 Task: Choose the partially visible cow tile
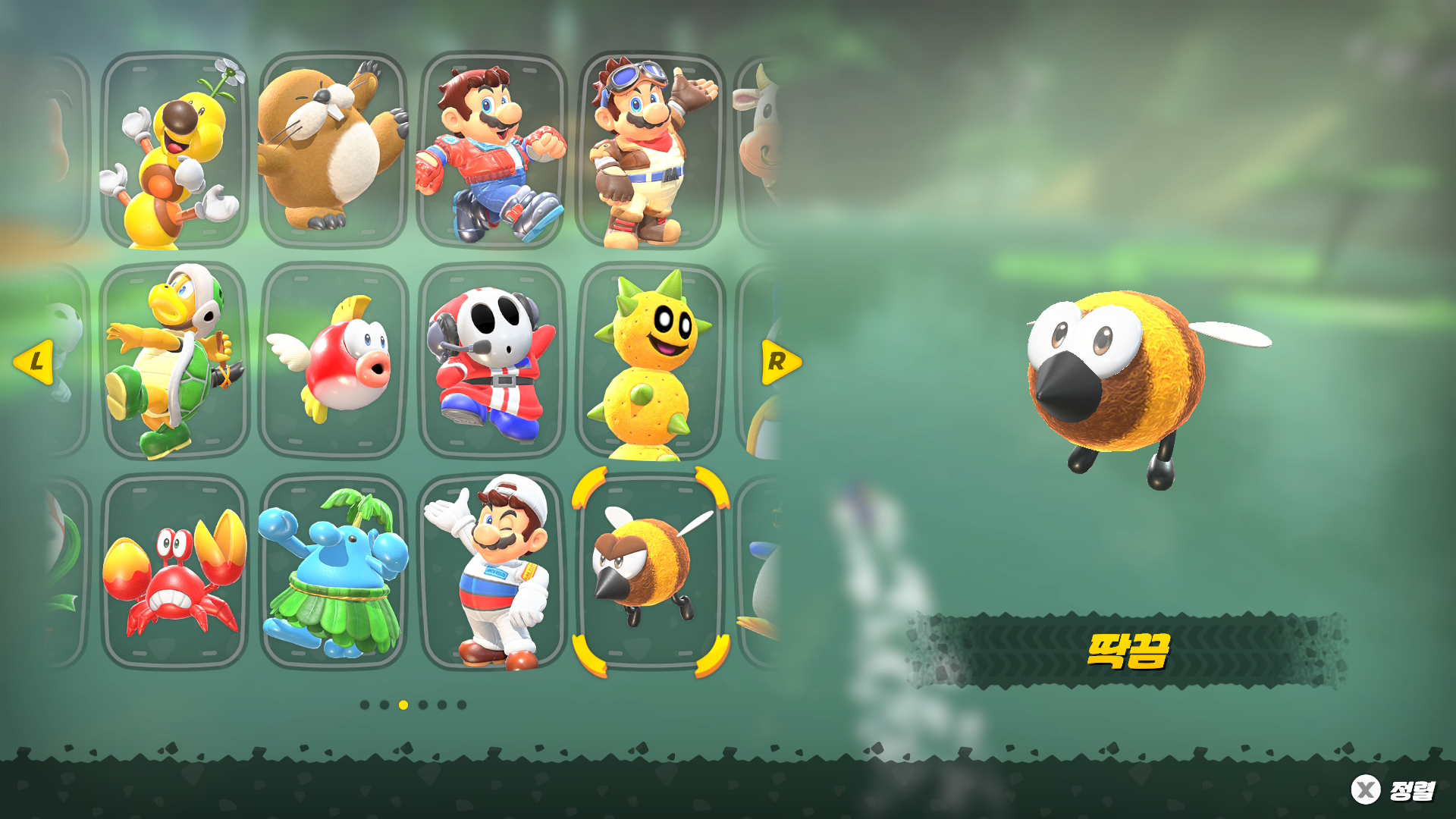pos(758,152)
